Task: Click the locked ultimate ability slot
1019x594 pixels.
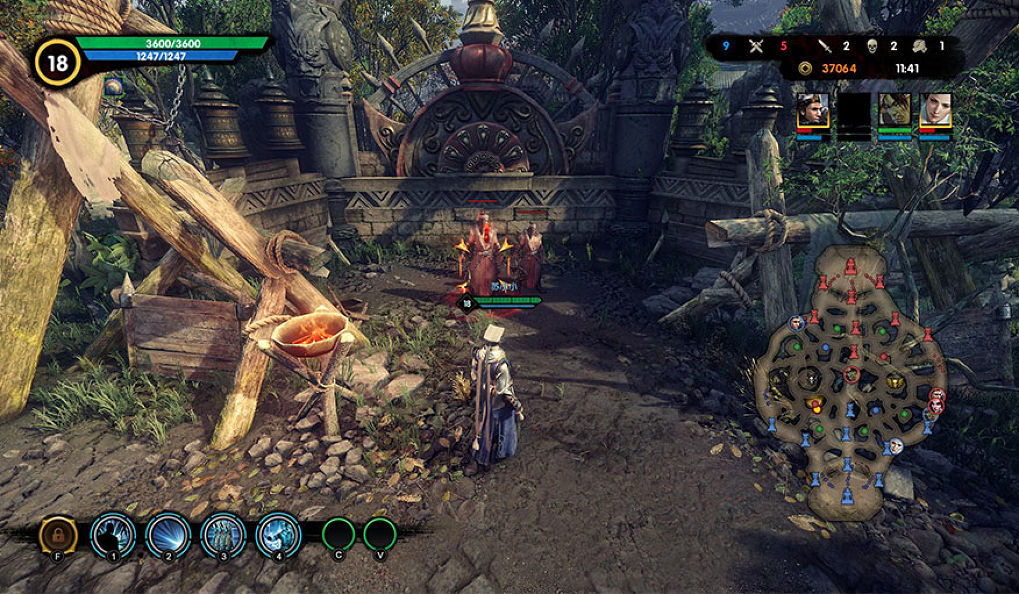Action: [x=58, y=535]
